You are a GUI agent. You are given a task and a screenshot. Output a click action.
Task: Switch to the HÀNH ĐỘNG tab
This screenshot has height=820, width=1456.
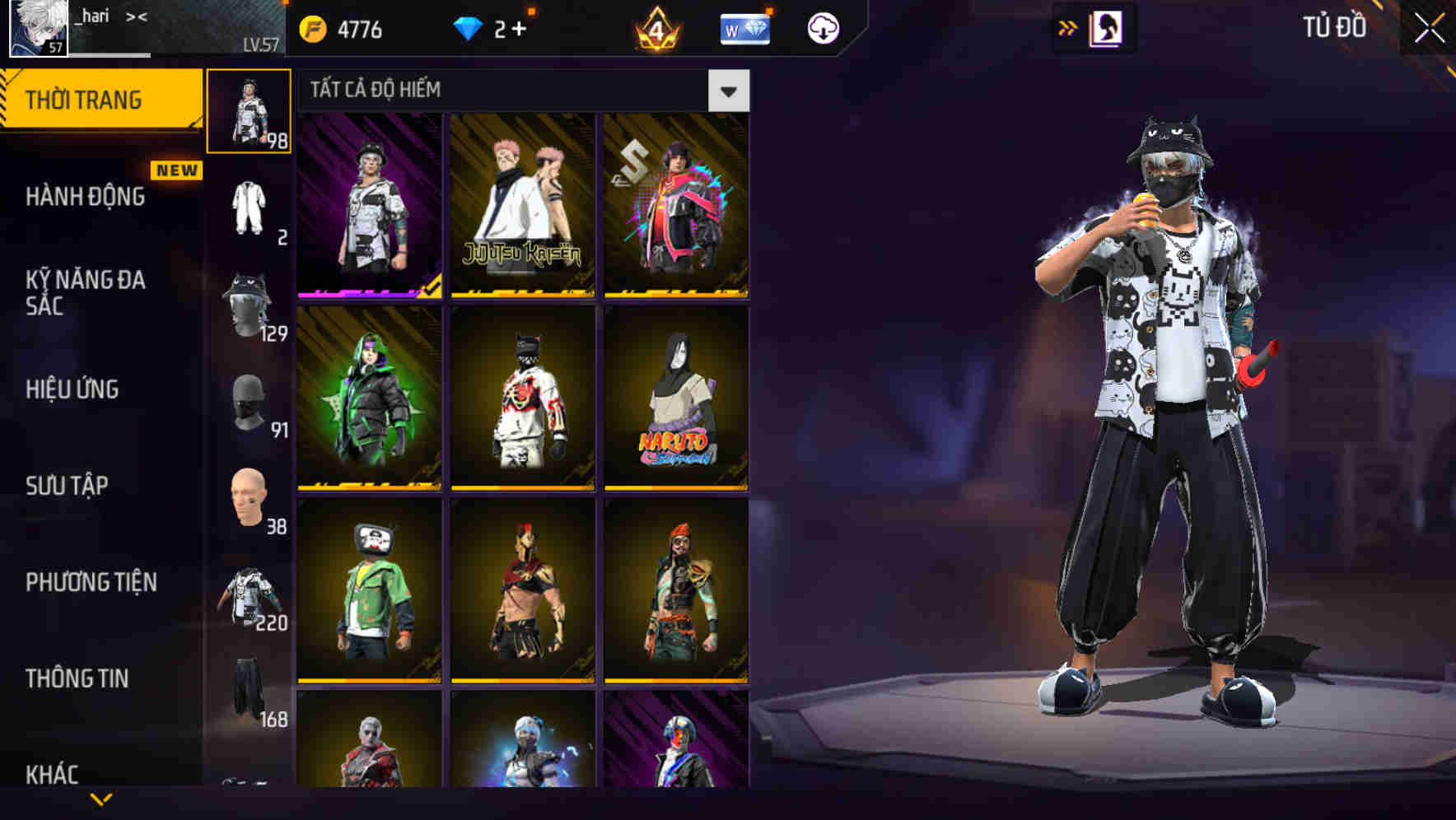point(85,197)
